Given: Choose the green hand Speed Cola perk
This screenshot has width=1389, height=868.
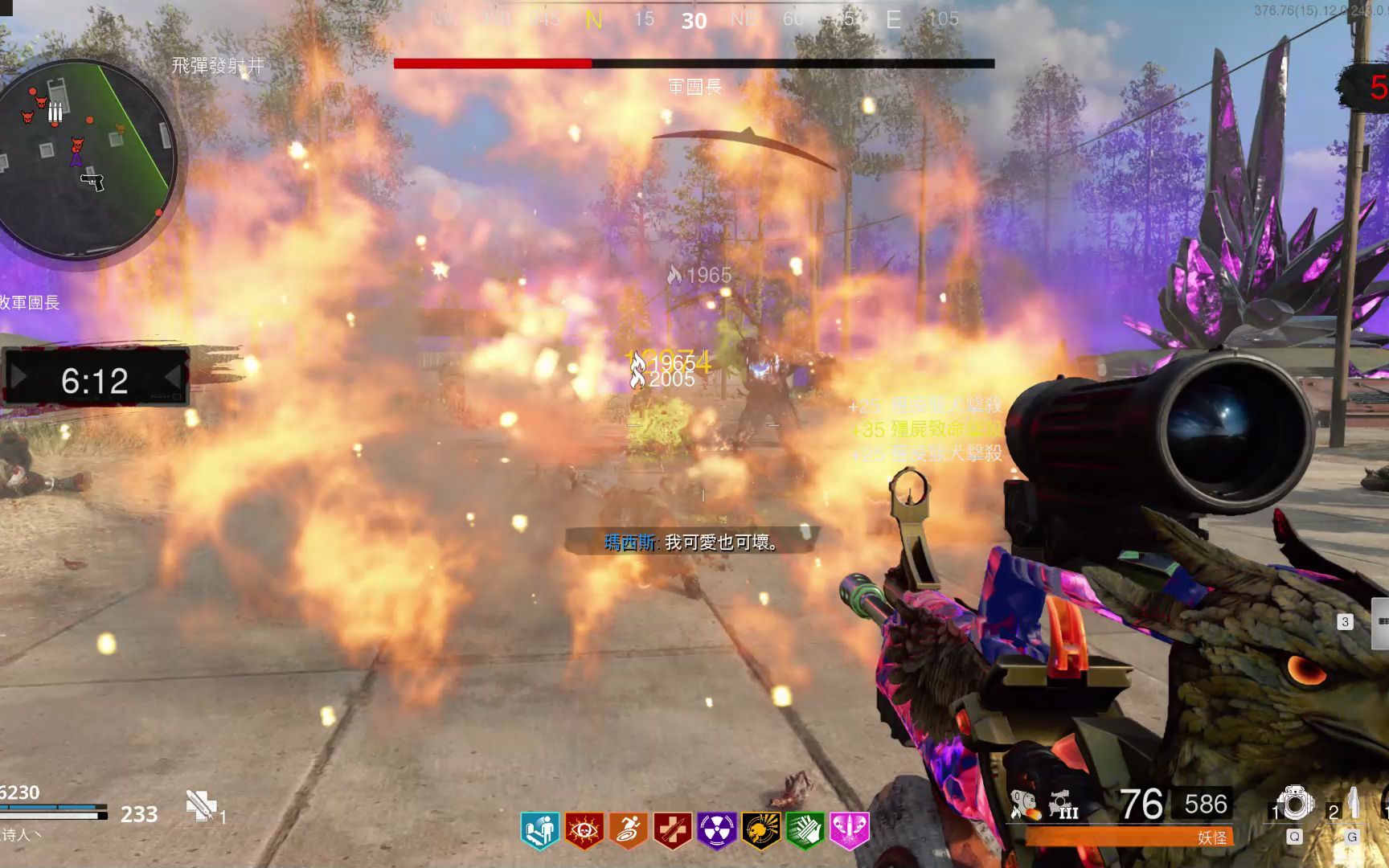Looking at the screenshot, I should pyautogui.click(x=805, y=829).
